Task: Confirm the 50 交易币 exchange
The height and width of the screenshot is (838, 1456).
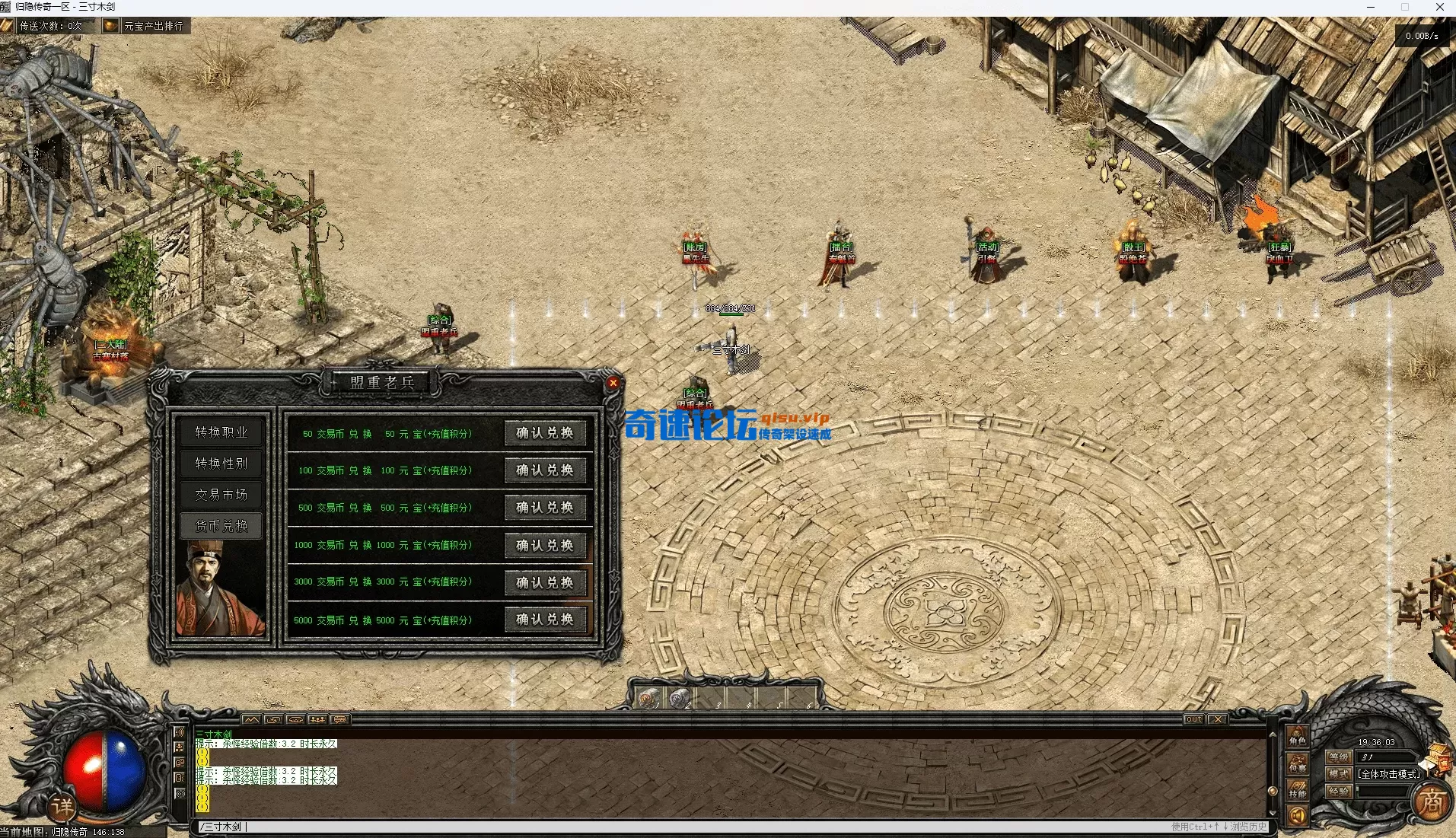Action: (x=545, y=433)
